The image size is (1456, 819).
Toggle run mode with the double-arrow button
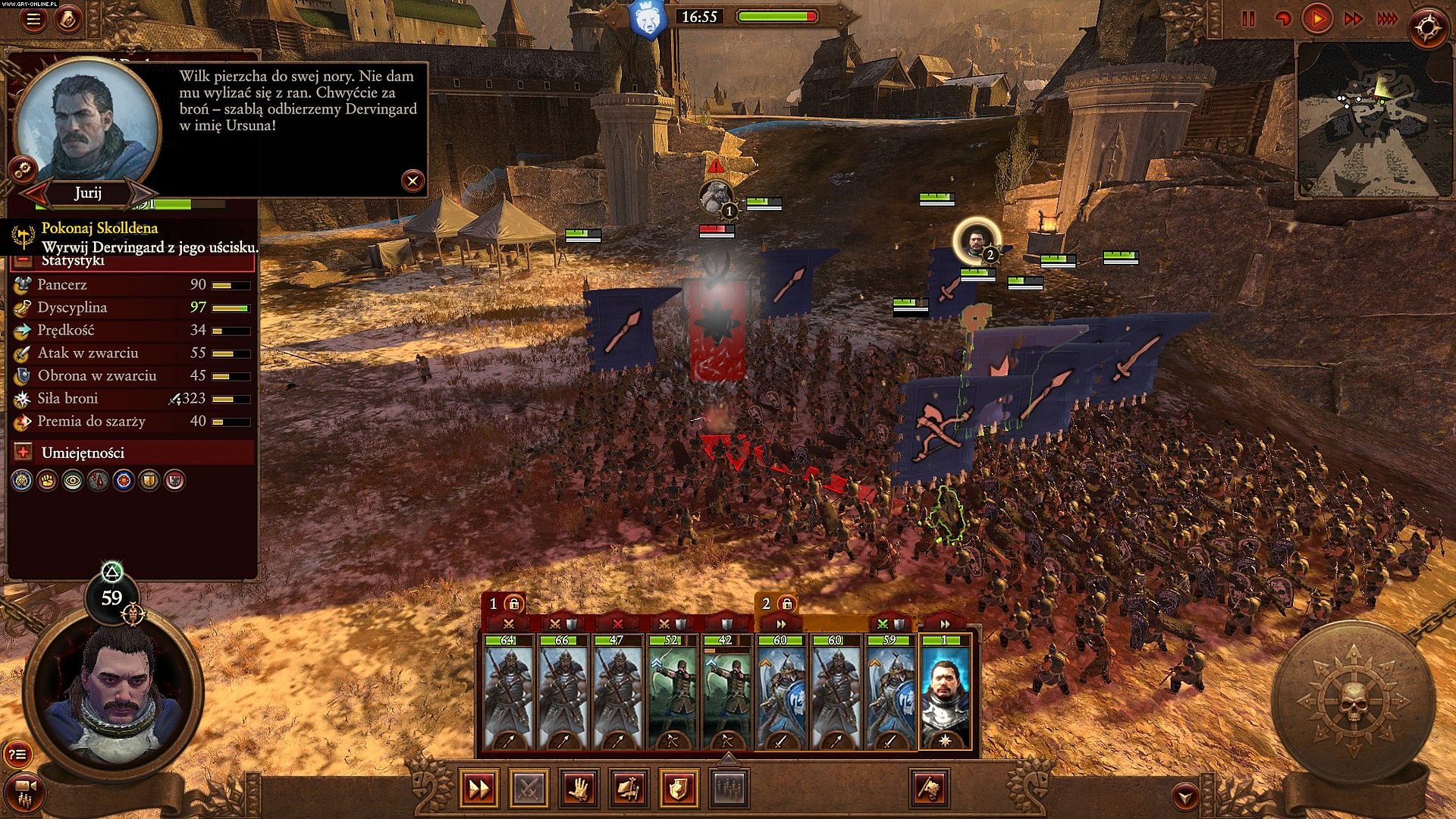click(479, 789)
